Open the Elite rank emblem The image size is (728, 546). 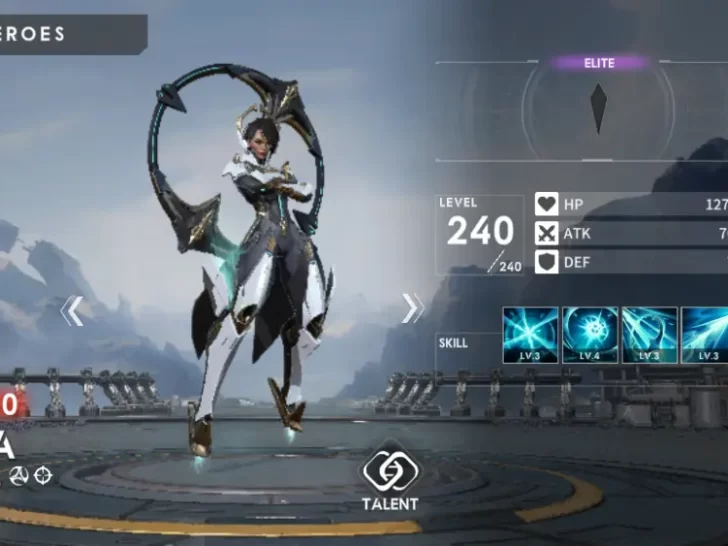598,108
